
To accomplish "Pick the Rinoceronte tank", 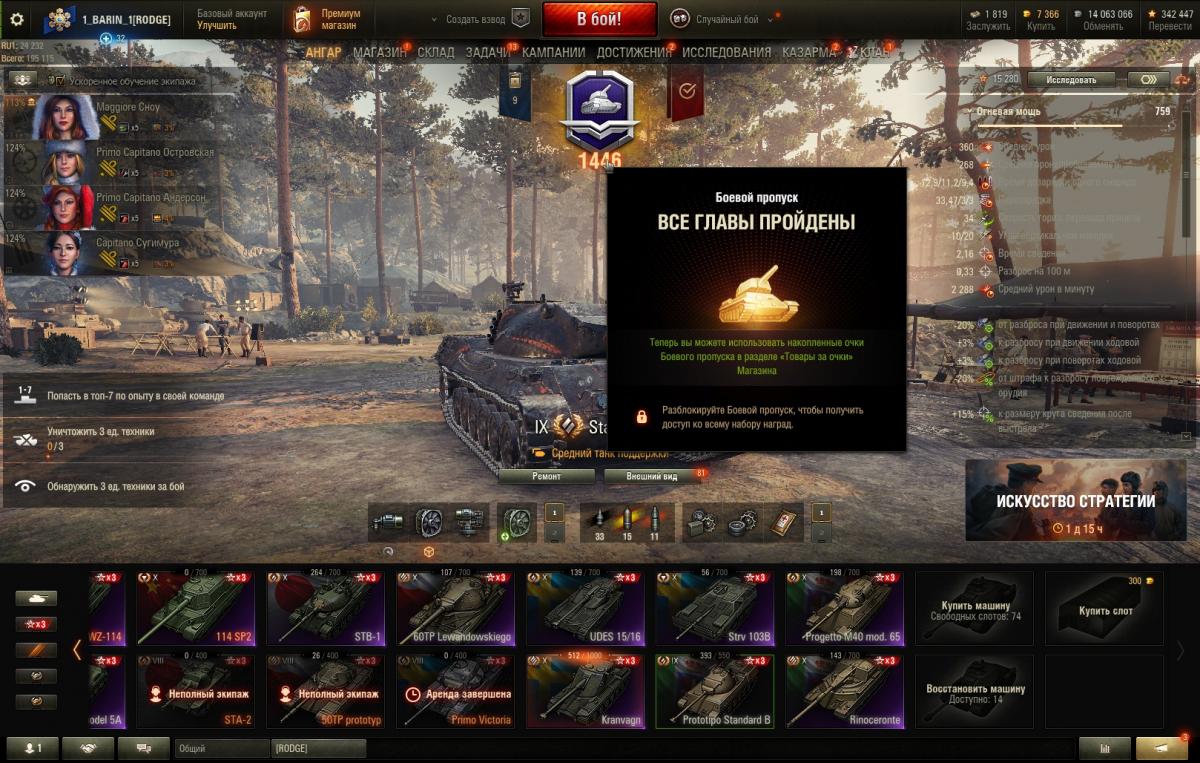I will point(844,691).
